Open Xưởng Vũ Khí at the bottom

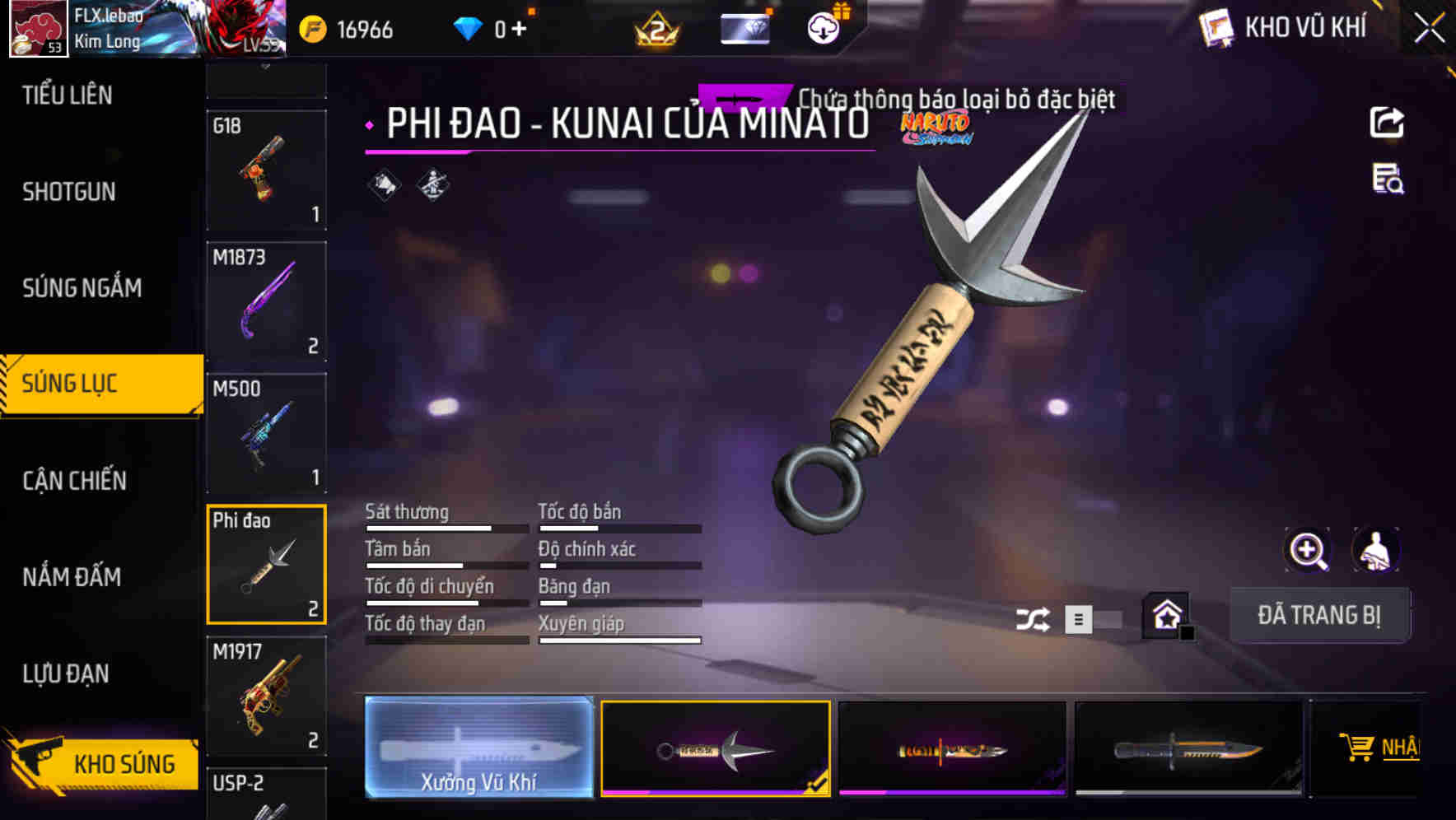click(478, 749)
